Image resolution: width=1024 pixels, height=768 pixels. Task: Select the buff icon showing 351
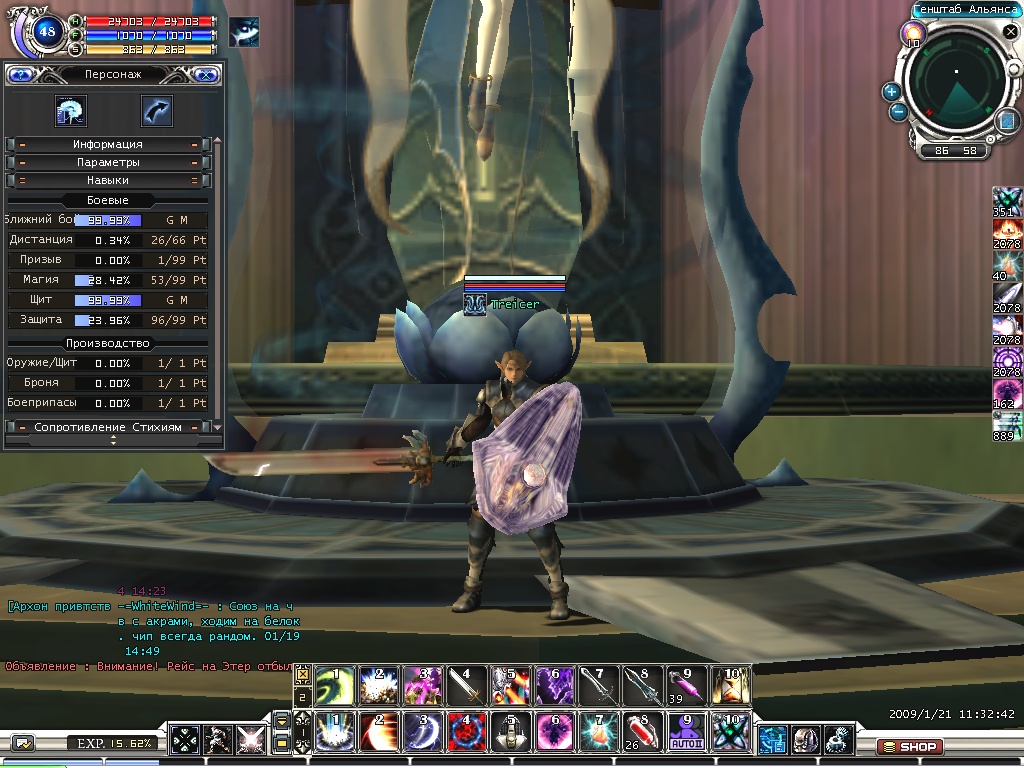point(1007,201)
